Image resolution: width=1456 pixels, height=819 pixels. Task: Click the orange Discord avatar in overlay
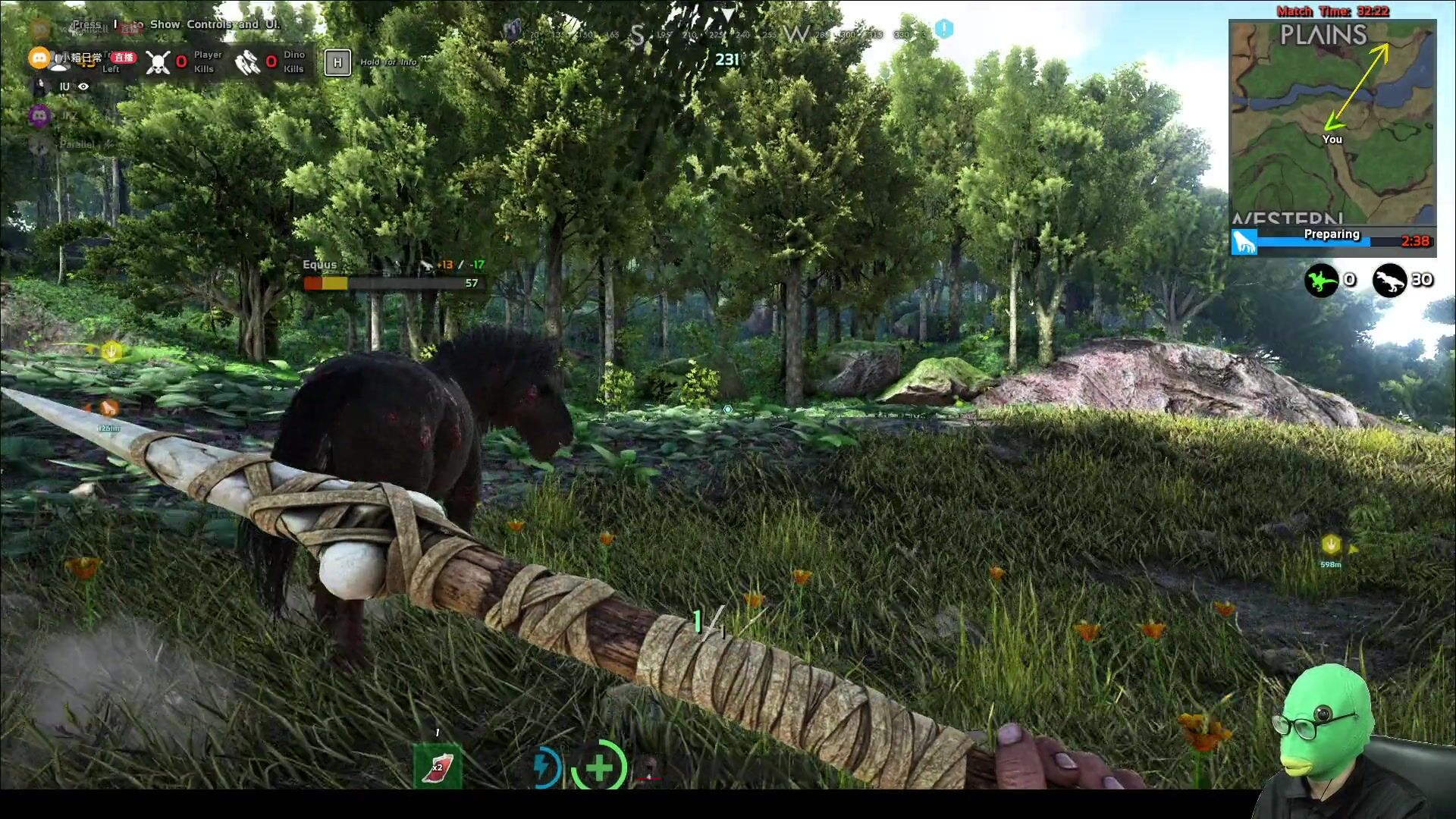[x=39, y=58]
